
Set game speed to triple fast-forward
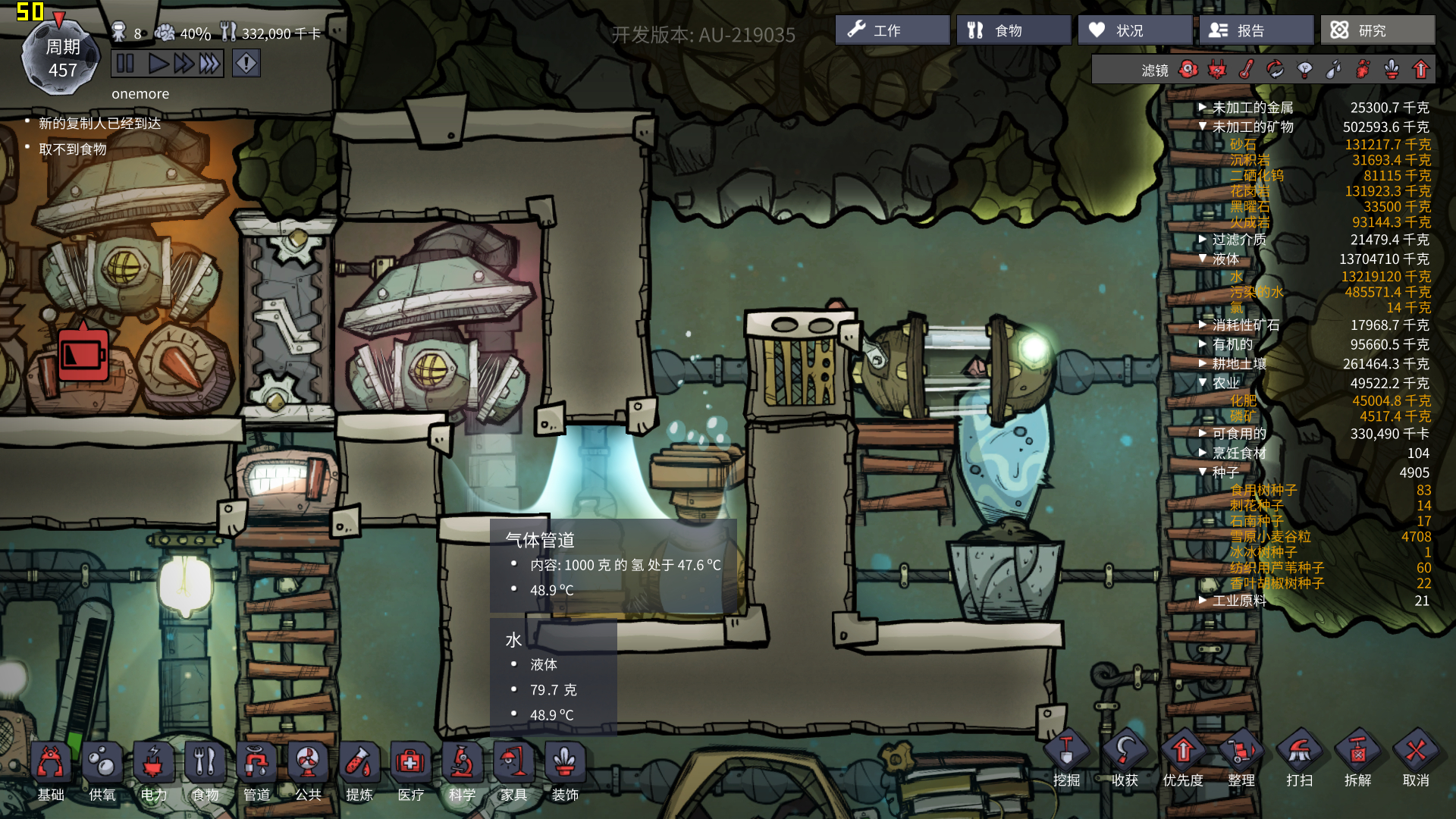[210, 64]
